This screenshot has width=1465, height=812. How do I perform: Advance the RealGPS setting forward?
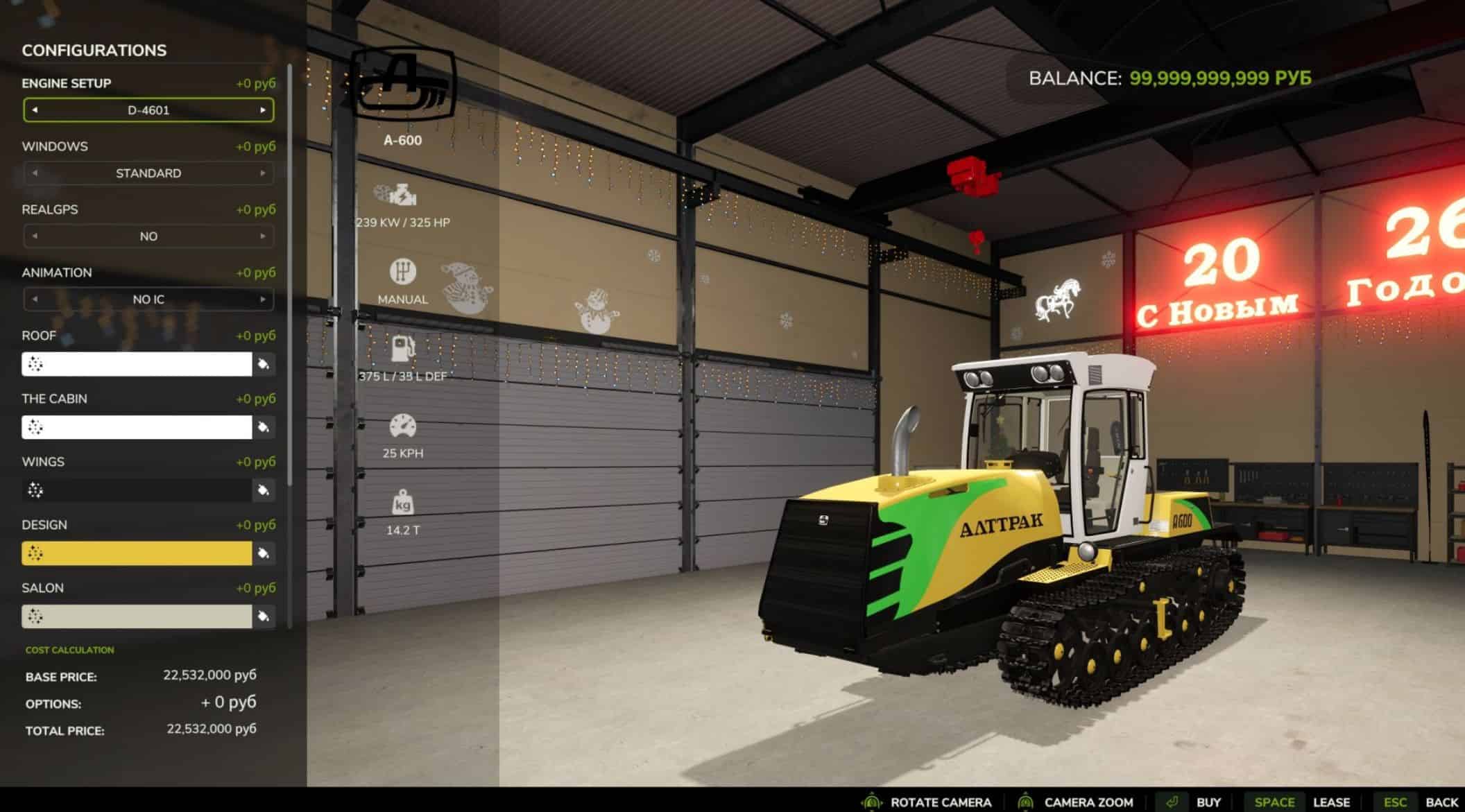(x=263, y=236)
